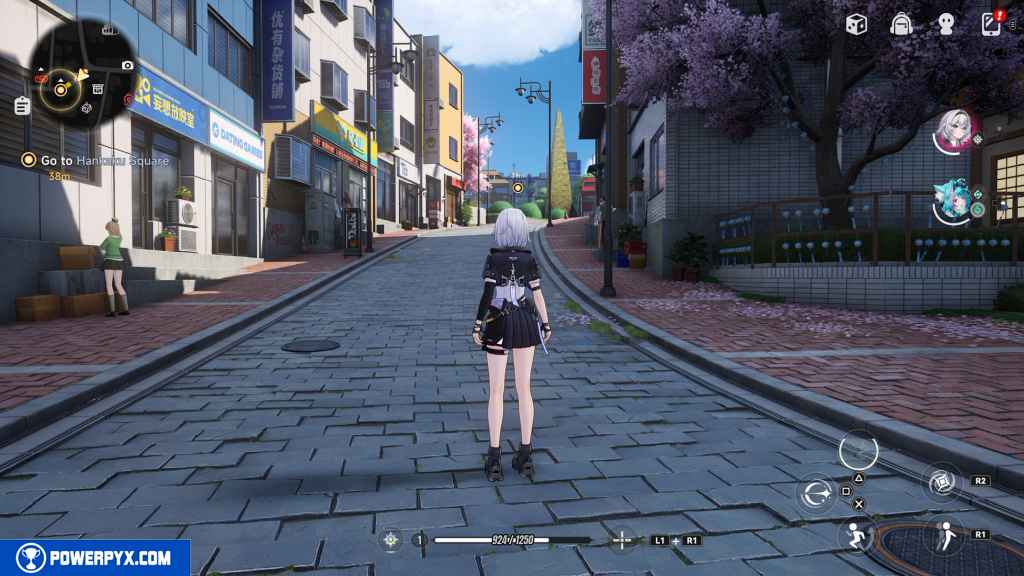This screenshot has height=576, width=1024.
Task: Open the character figure menu icon
Action: tap(945, 24)
